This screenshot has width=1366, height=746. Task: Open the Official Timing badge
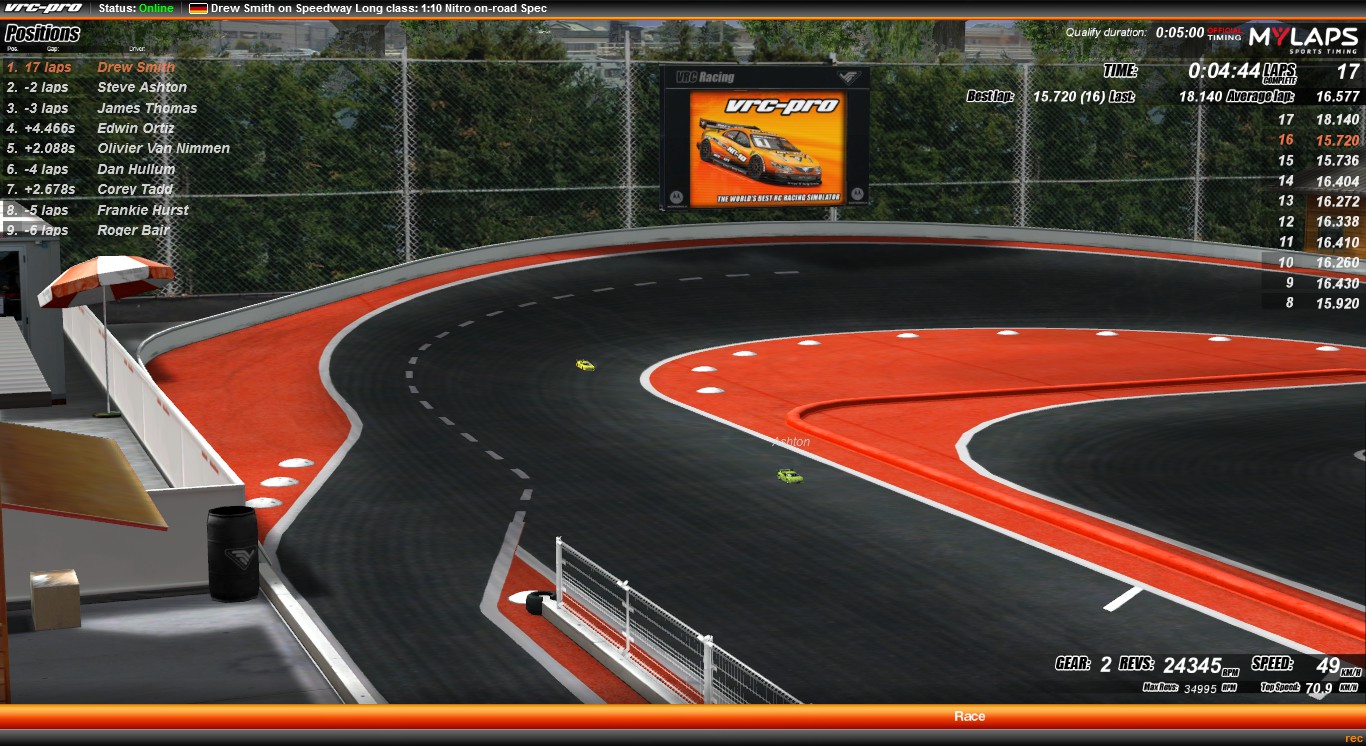coord(1225,32)
